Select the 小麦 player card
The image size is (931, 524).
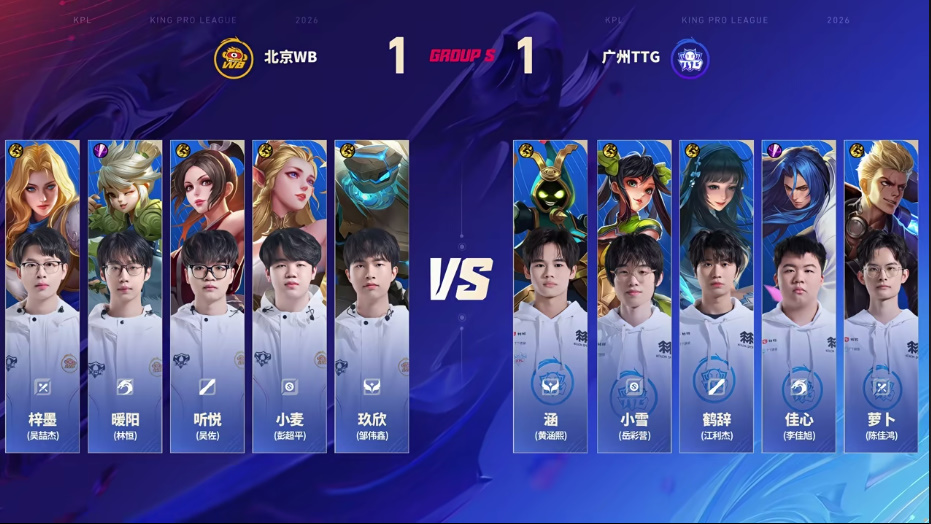pyautogui.click(x=289, y=295)
